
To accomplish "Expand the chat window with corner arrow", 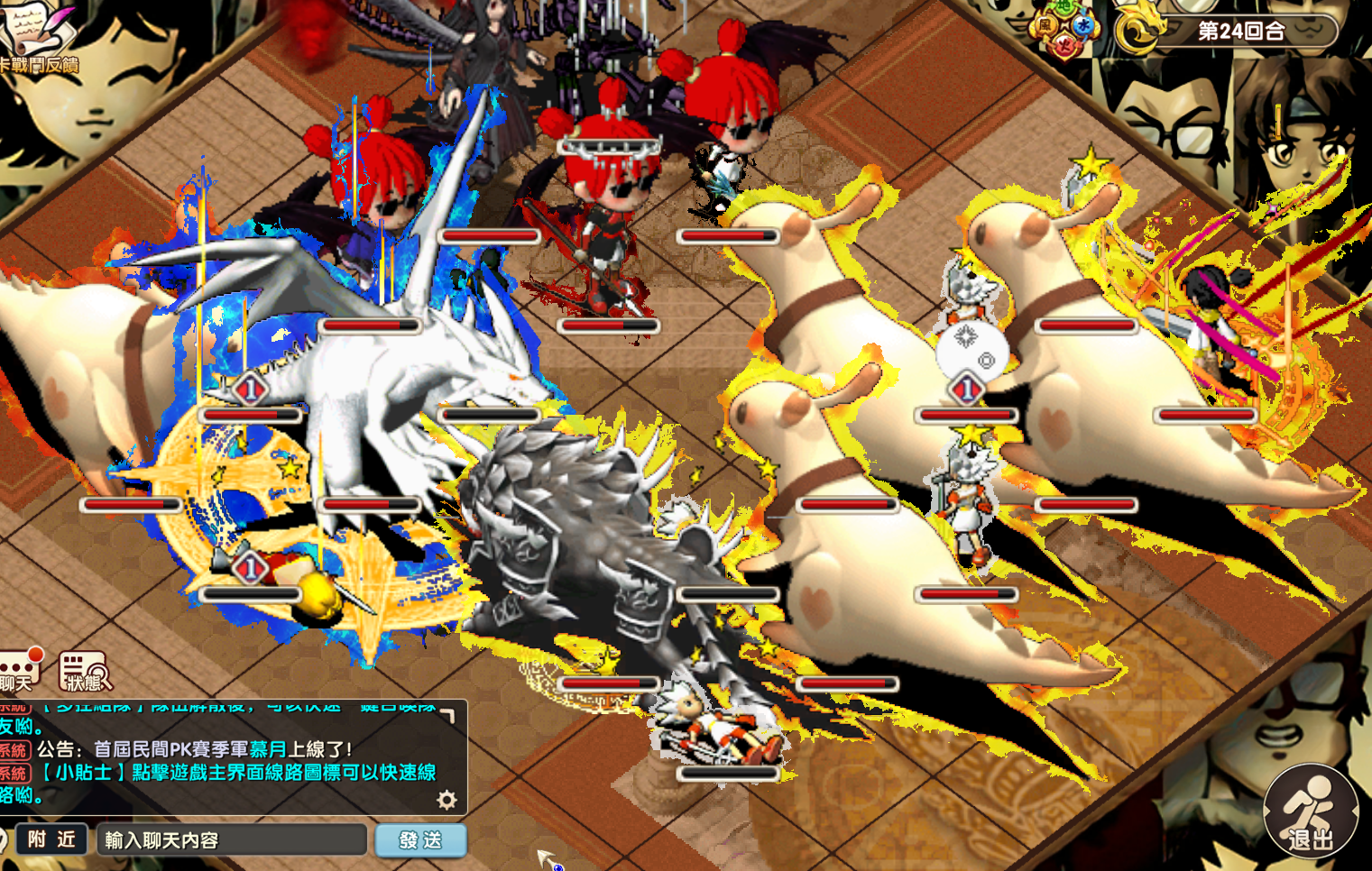I will click(447, 715).
